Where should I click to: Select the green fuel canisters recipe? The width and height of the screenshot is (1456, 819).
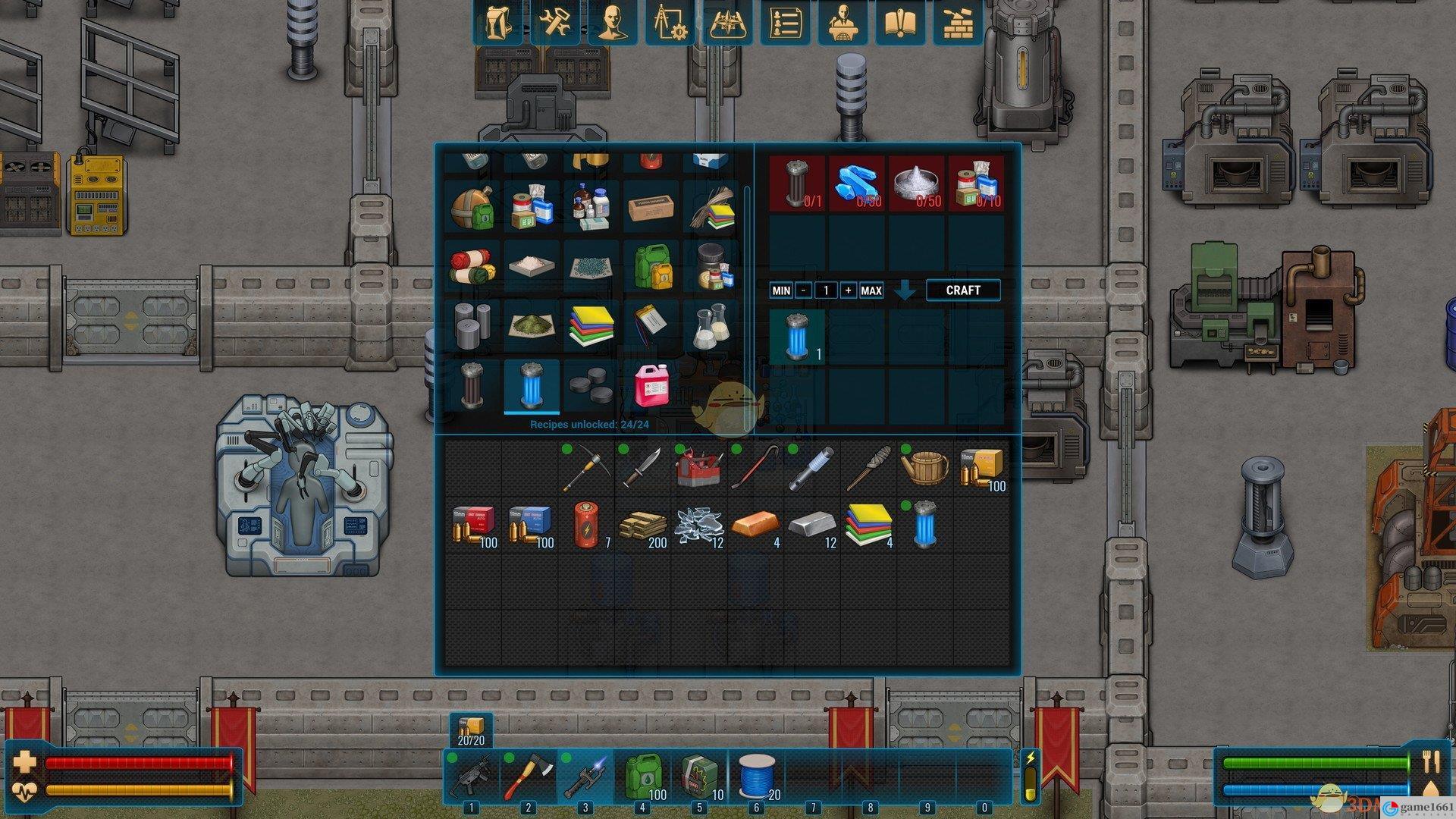click(x=651, y=267)
